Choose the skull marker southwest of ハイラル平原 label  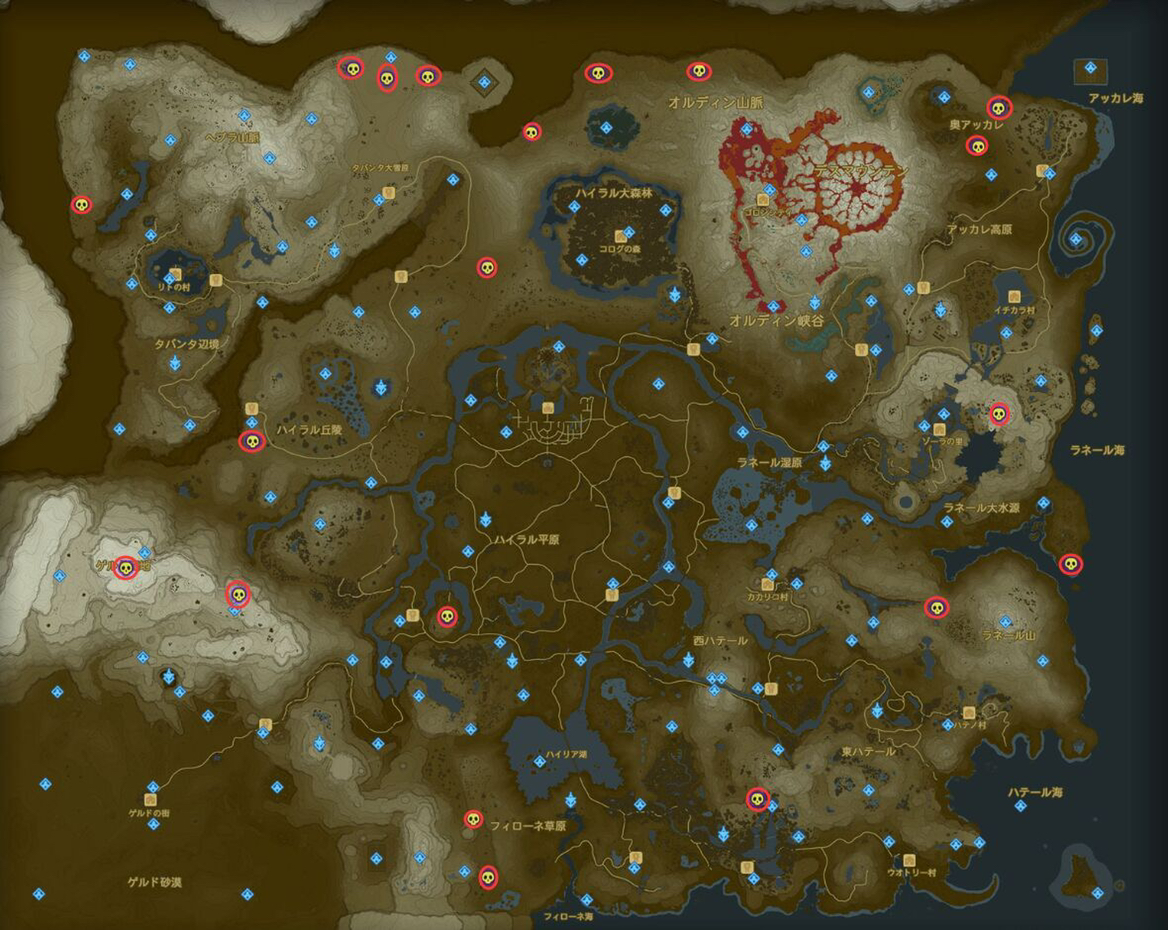pyautogui.click(x=447, y=617)
